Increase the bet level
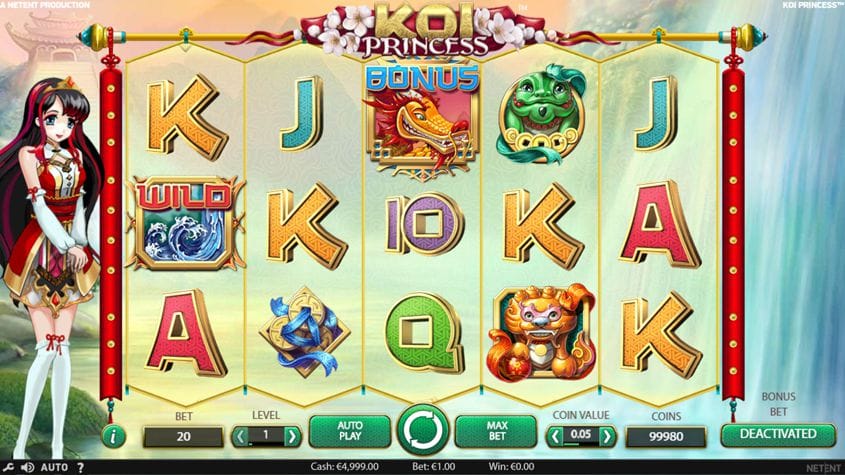Screen dimensions: 845x475 (x=292, y=436)
